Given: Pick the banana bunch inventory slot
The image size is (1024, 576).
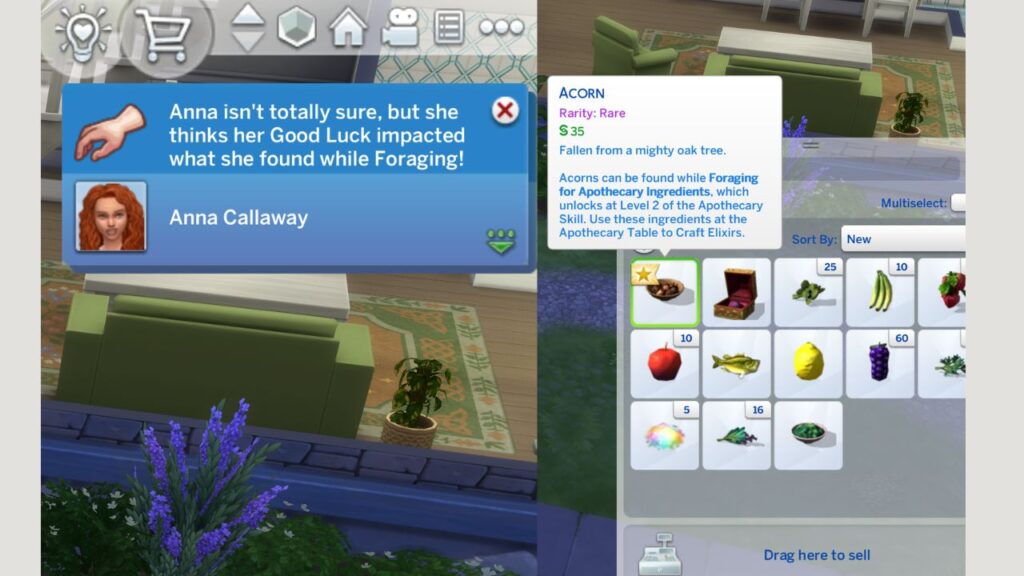Looking at the screenshot, I should [x=880, y=292].
